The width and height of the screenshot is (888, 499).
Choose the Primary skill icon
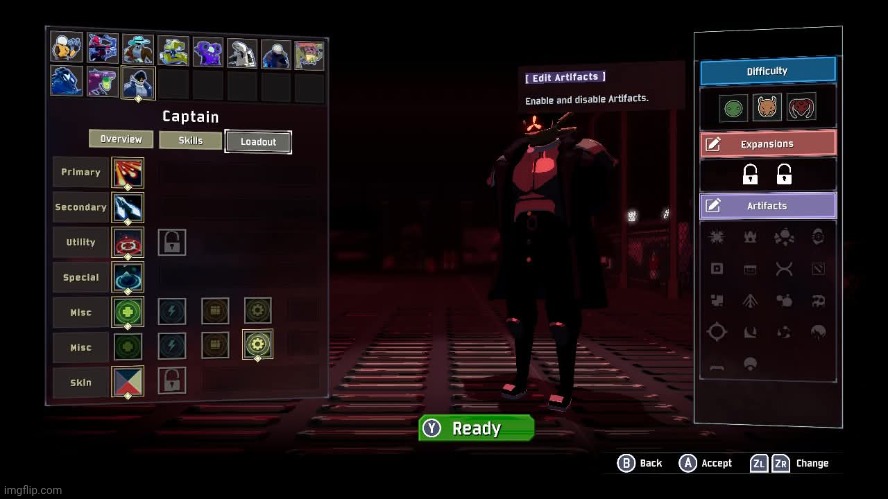pyautogui.click(x=128, y=172)
